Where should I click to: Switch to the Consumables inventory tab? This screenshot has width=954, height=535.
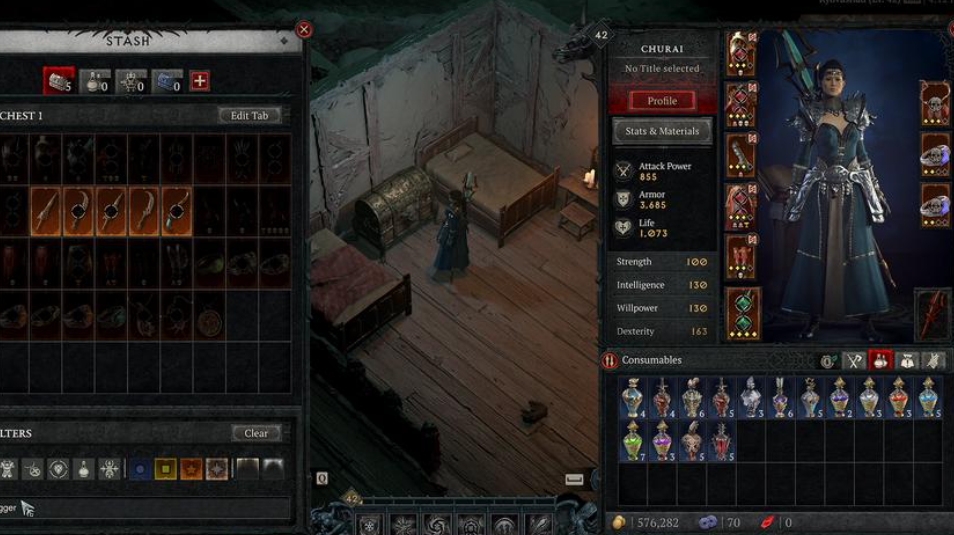[881, 360]
